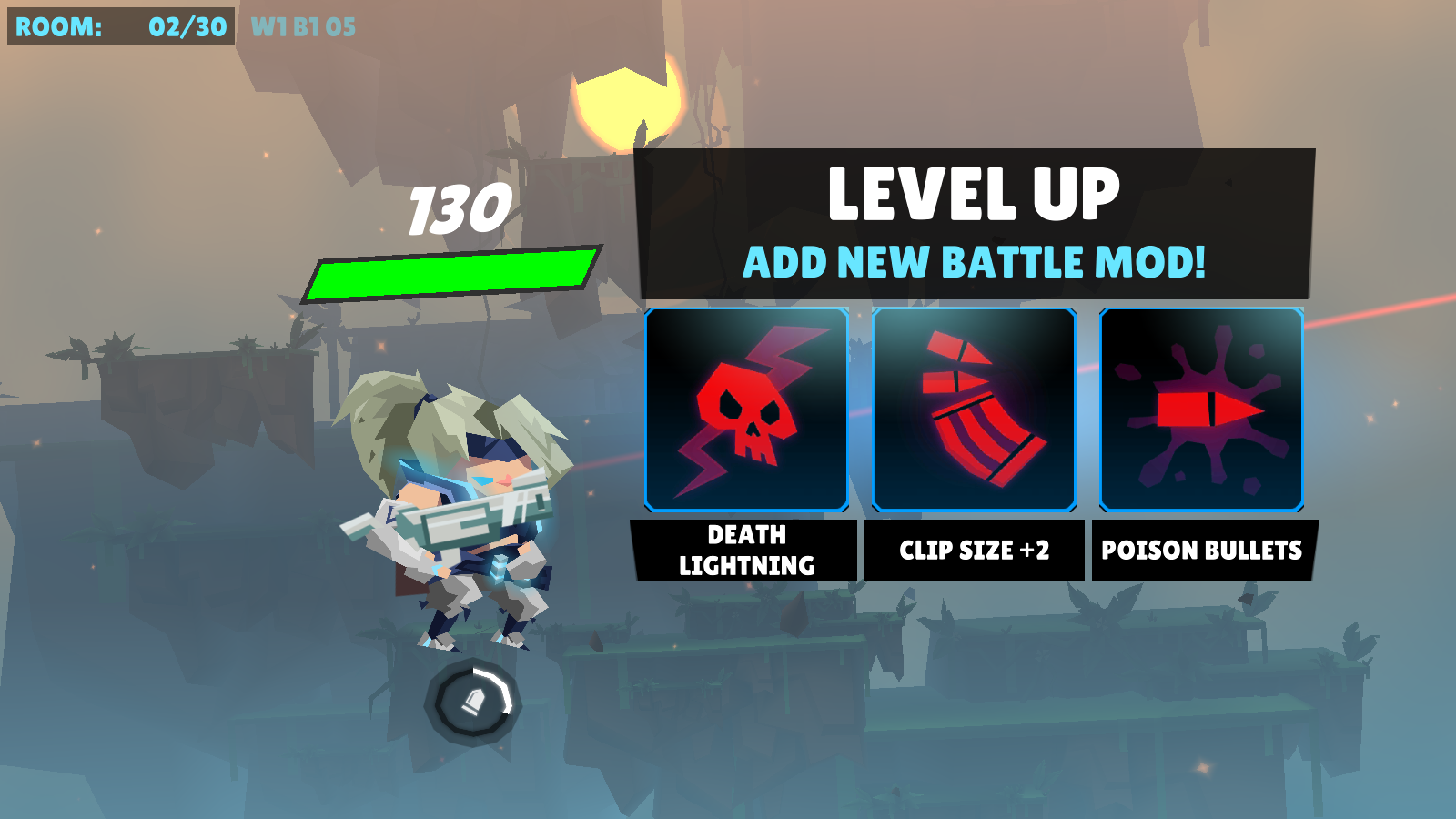Click the Death Lightning label
Image resolution: width=1456 pixels, height=819 pixels.
tap(746, 550)
